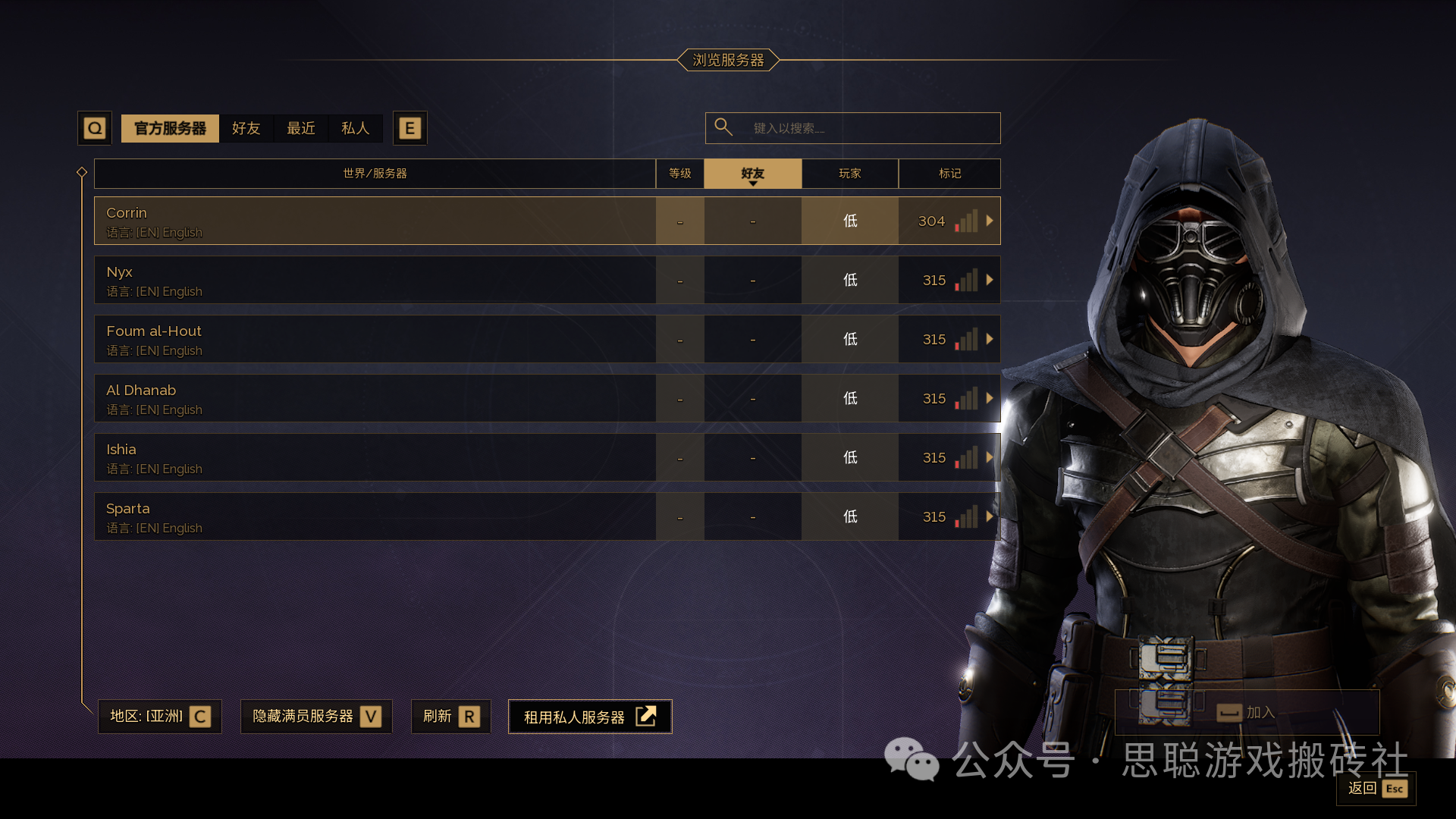Open 租用私人服务器 link

pos(590,717)
